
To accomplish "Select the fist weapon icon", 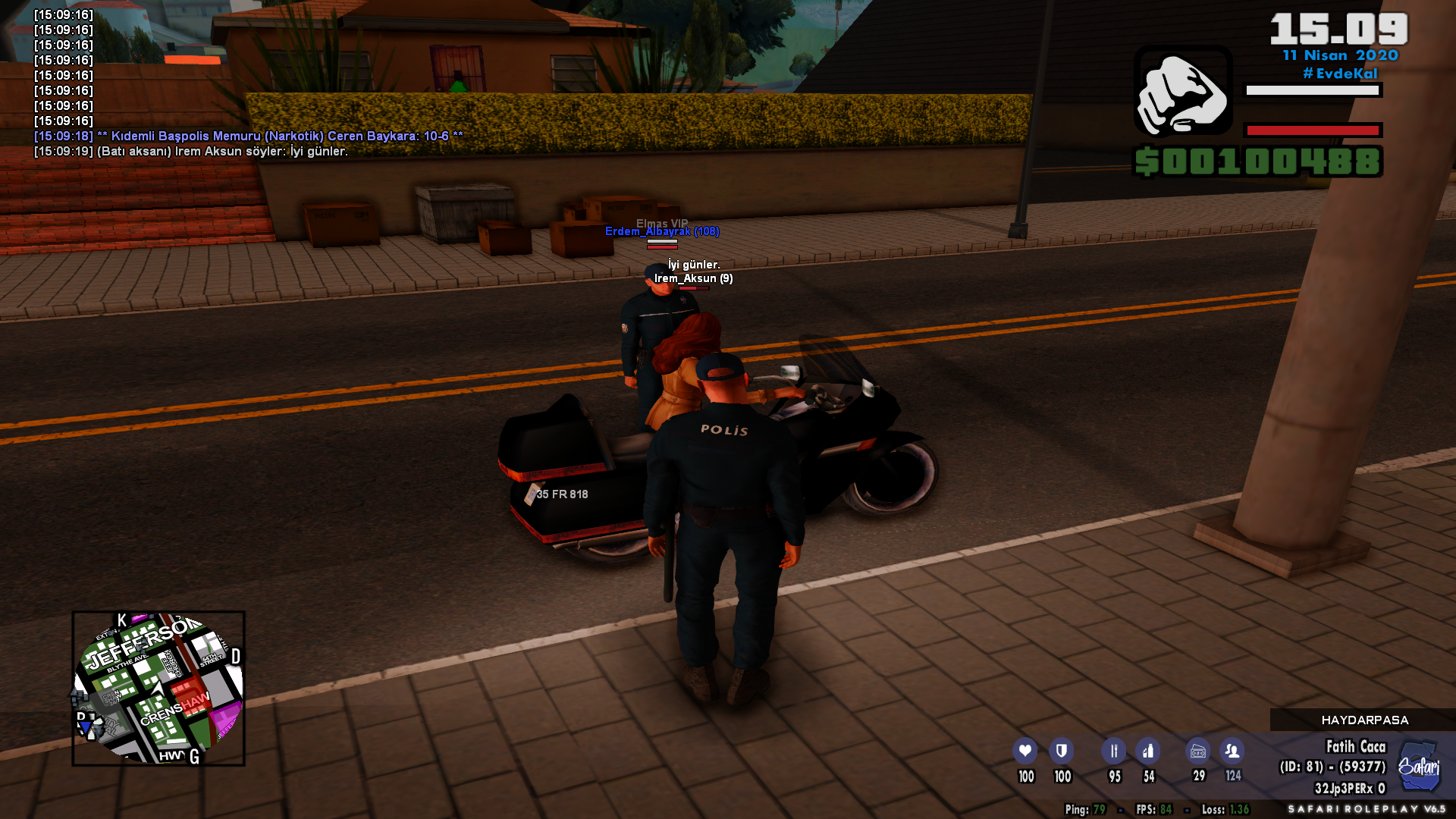I will coord(1182,93).
